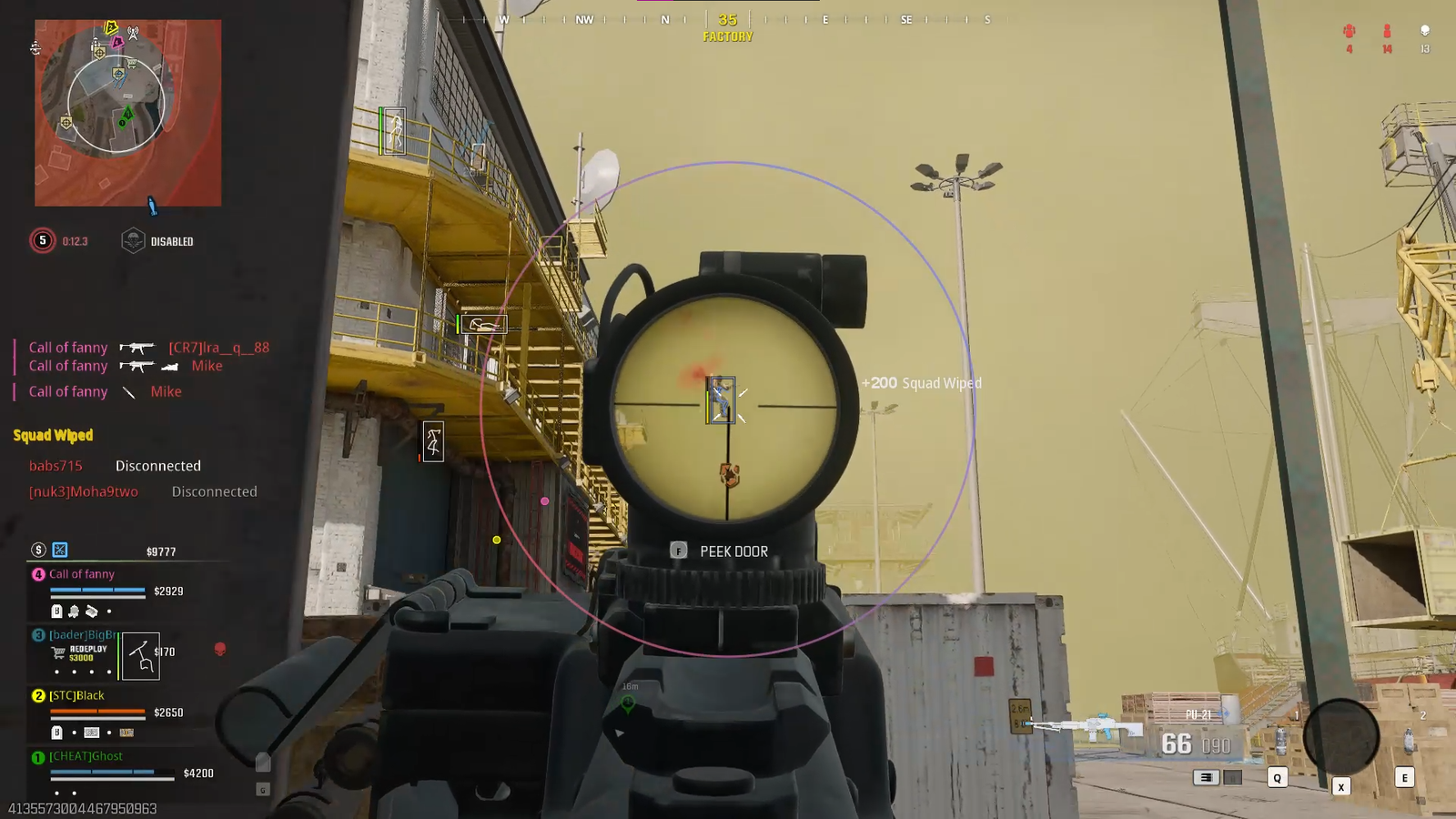Viewport: 1456px width, 819px height.
Task: Select the buy station cart icon near REDEPLOY
Action: 58,652
